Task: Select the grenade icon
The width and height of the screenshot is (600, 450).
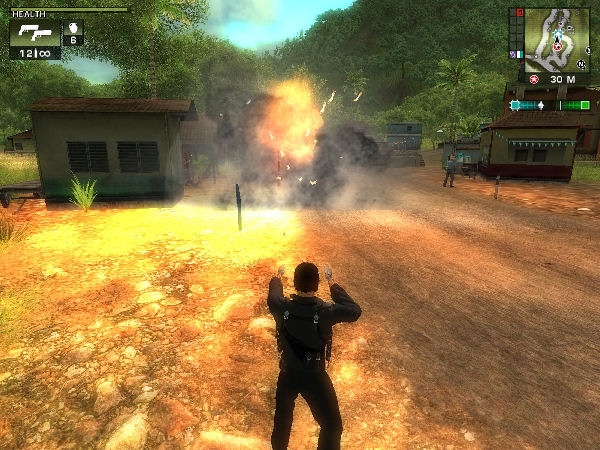Action: coord(73,28)
